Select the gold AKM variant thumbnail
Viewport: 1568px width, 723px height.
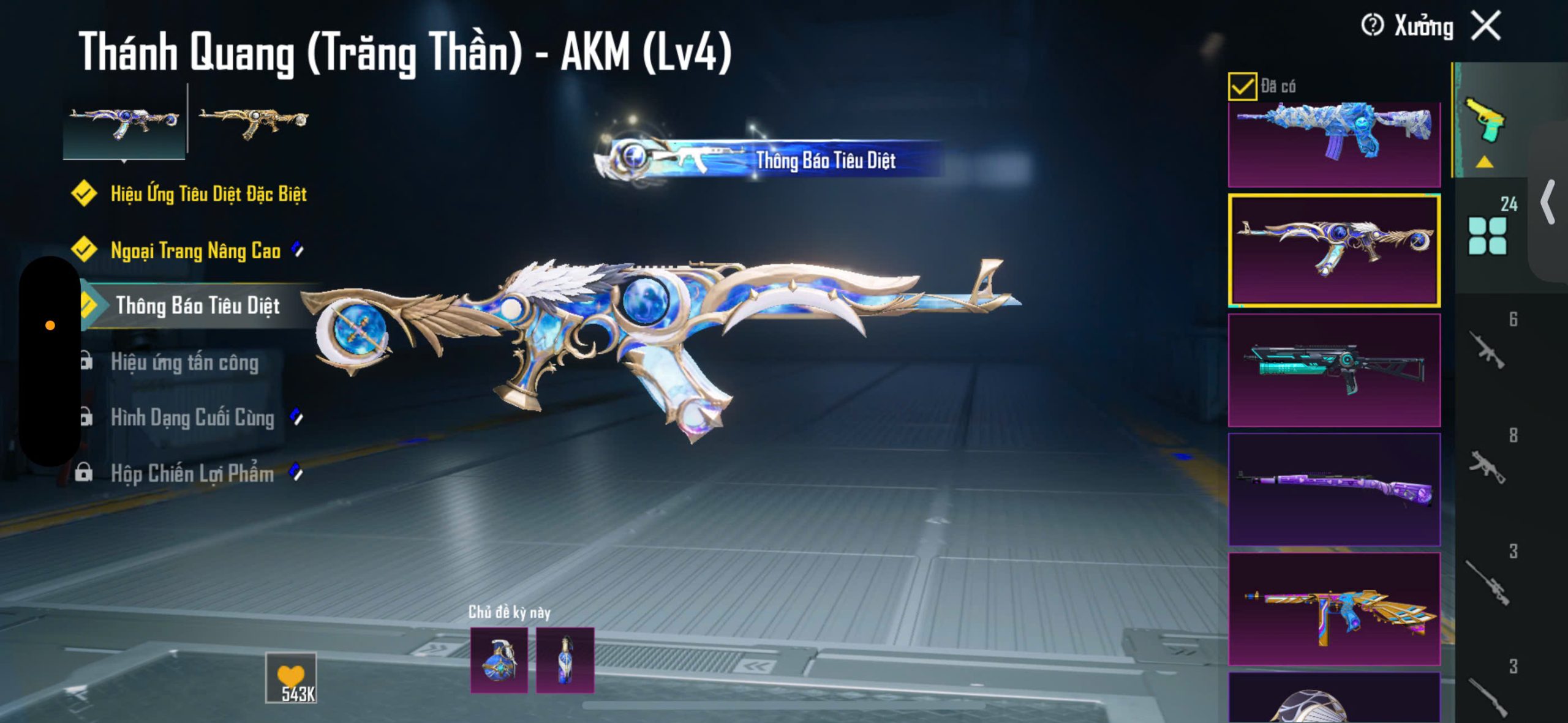coord(253,121)
